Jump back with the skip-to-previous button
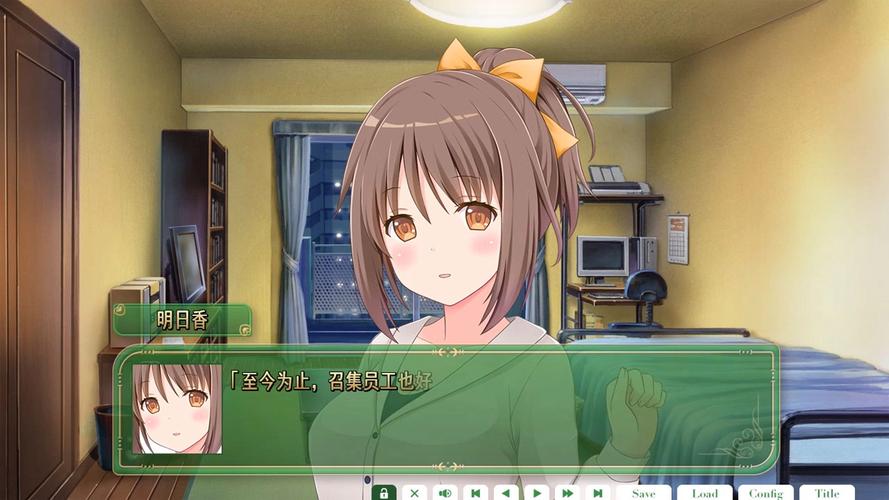Image resolution: width=889 pixels, height=500 pixels. [476, 493]
